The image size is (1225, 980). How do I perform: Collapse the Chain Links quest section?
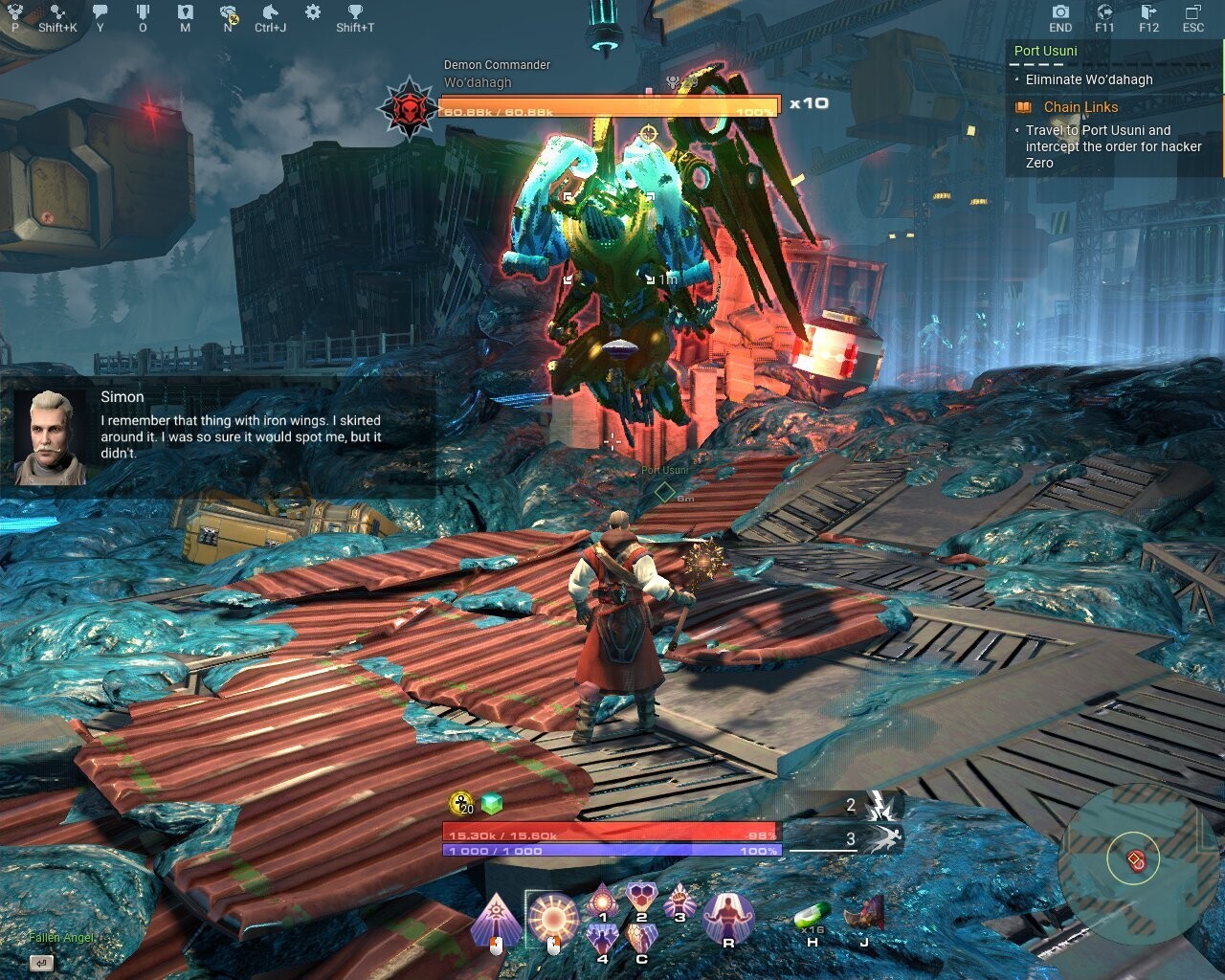[x=1082, y=107]
